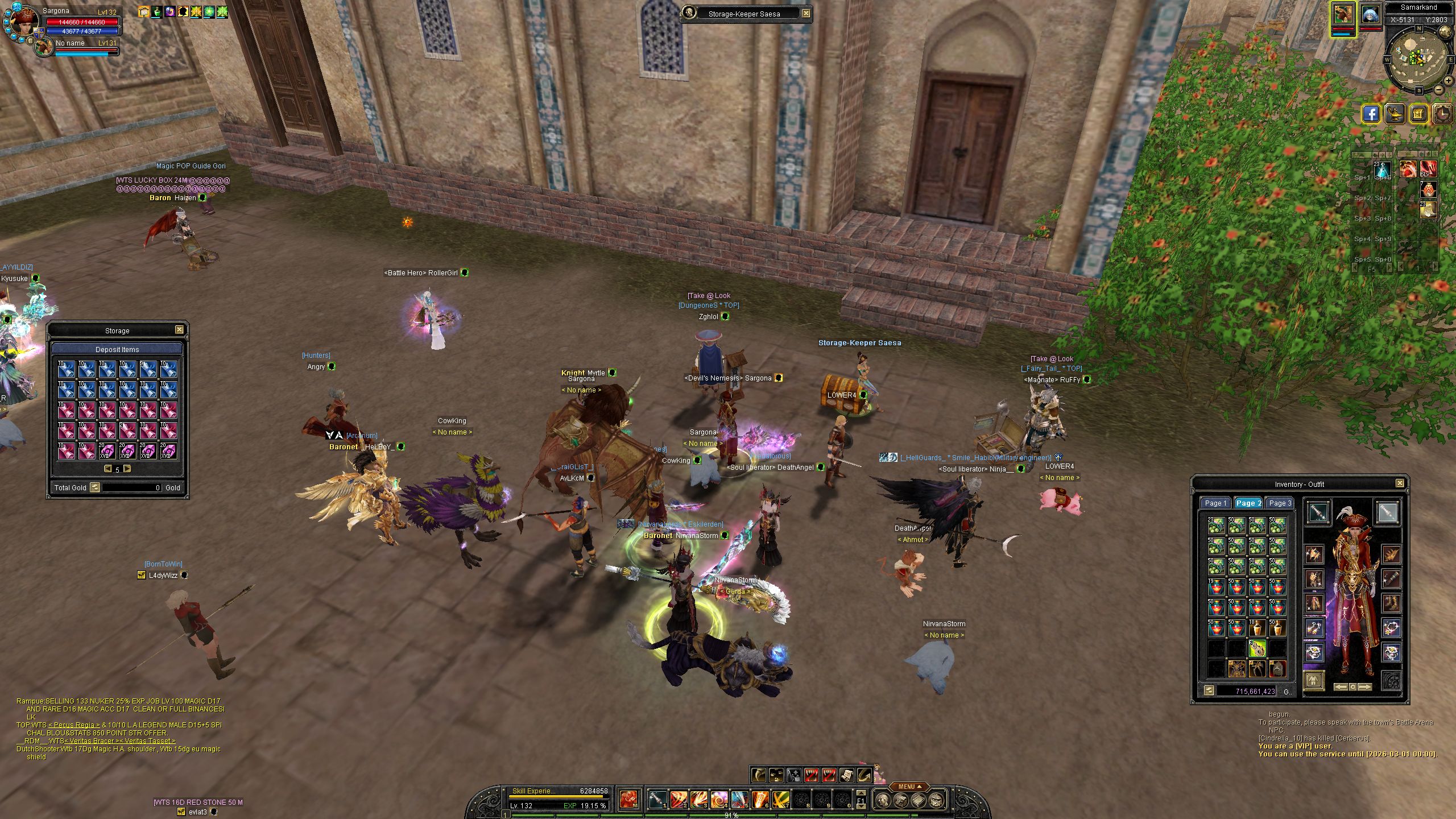Open inventory Page 3 tab
Viewport: 1456px width, 819px height.
1280,503
